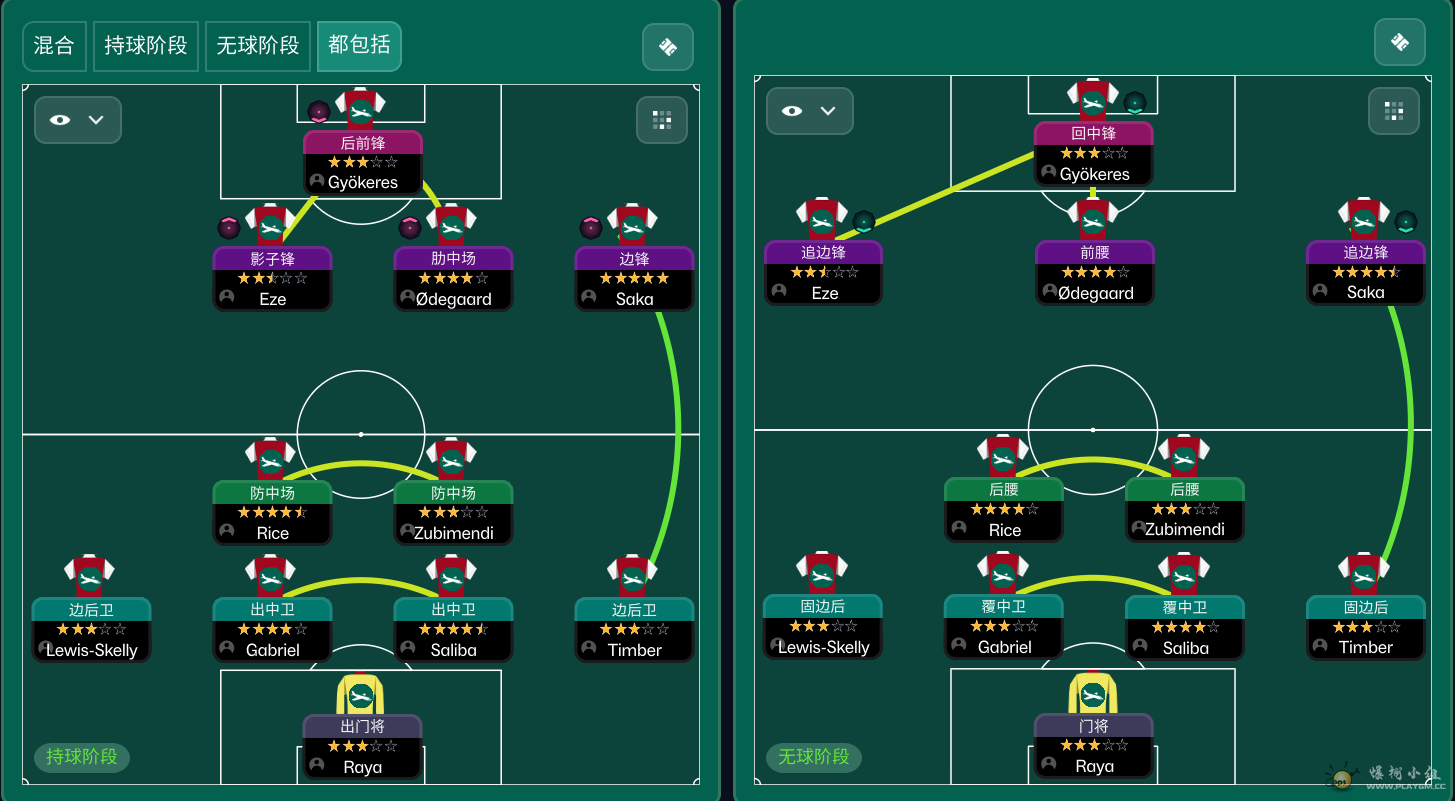This screenshot has height=801, width=1455.
Task: Toggle the eye visibility control on the left pitch
Action: tap(62, 120)
